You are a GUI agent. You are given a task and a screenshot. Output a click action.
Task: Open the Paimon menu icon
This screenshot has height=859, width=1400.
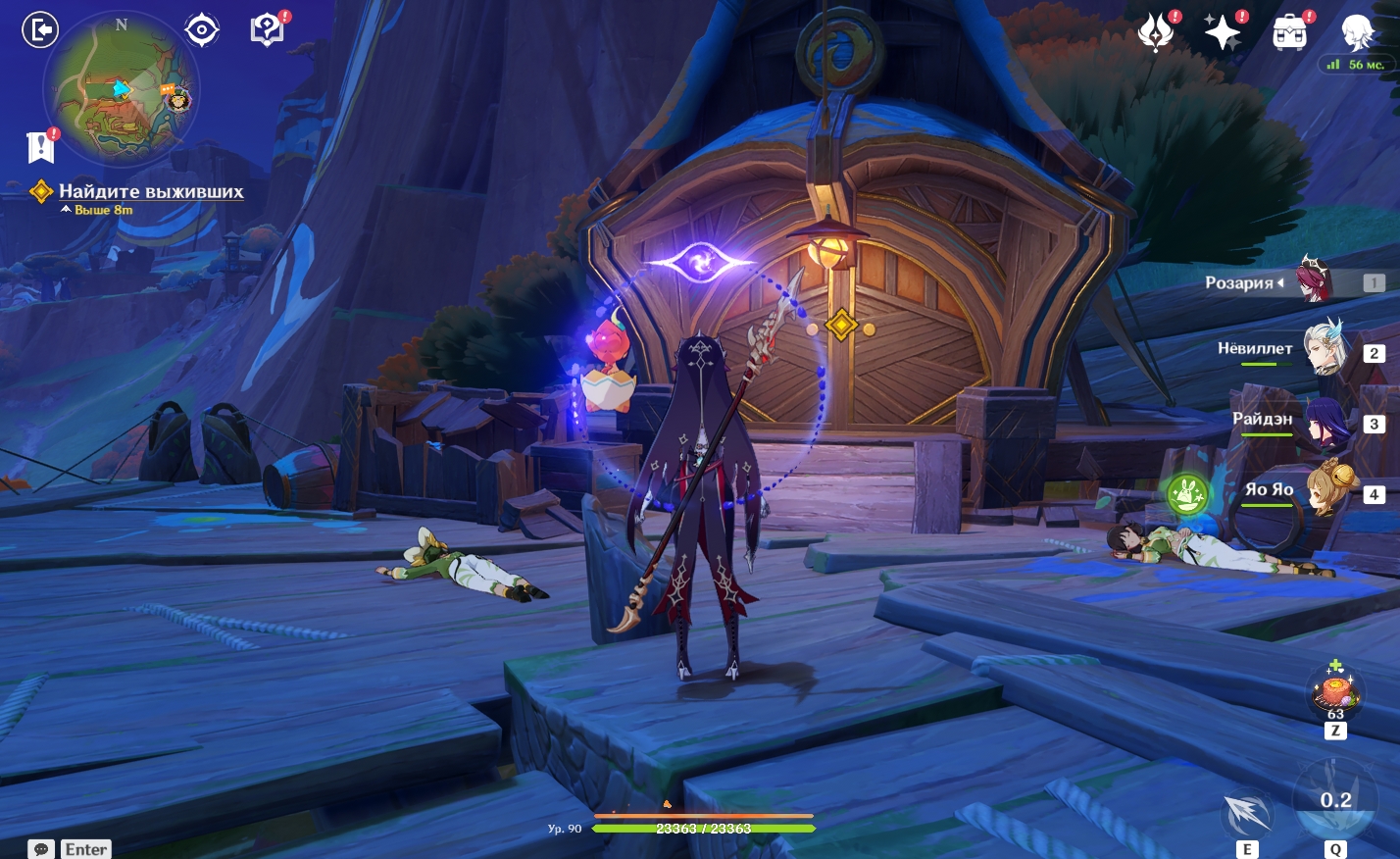pos(1358,33)
